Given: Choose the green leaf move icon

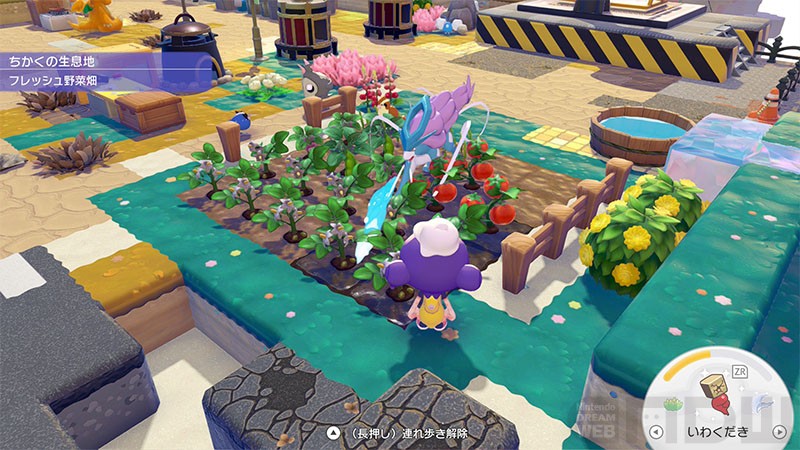Looking at the screenshot, I should (x=675, y=401).
